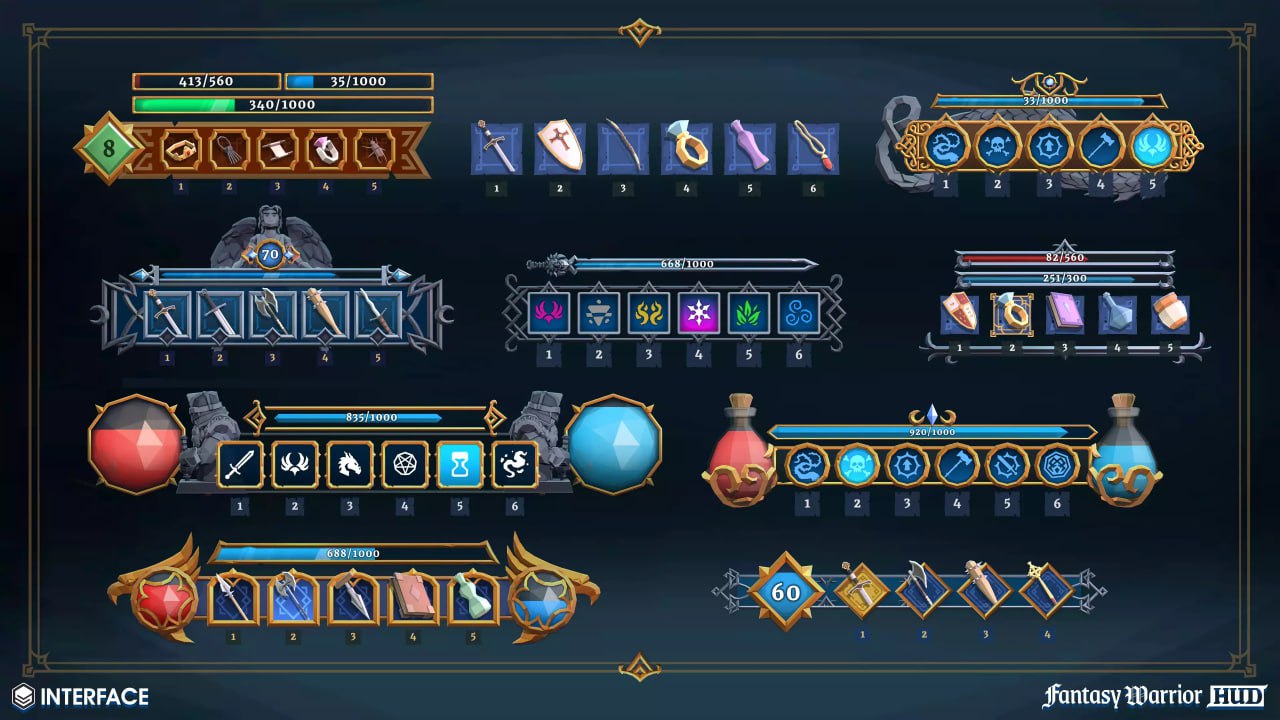Viewport: 1280px width, 720px height.
Task: Click the hammer ability beside the blue potion
Action: click(955, 463)
